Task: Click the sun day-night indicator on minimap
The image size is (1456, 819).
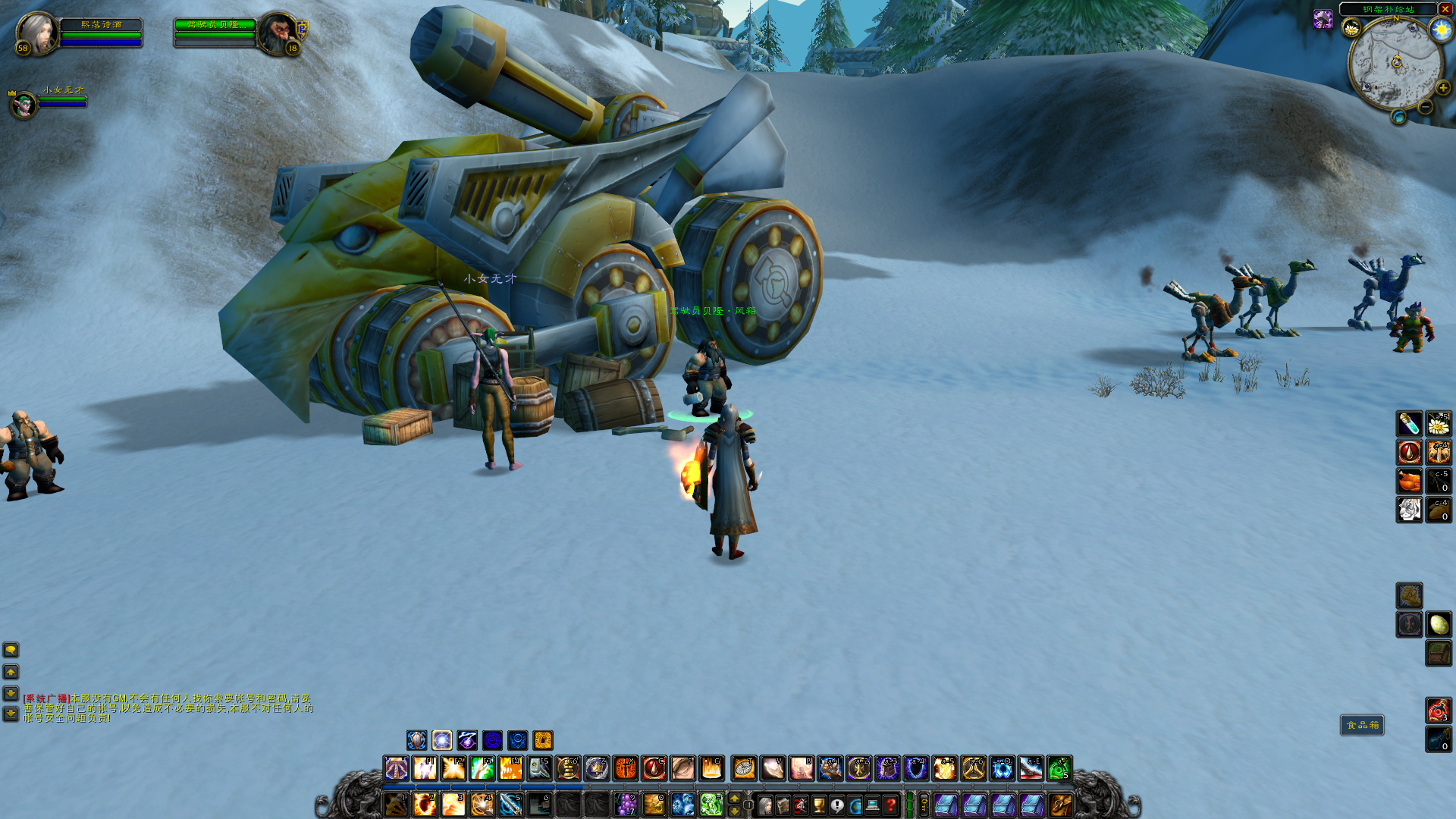Action: tap(1441, 30)
